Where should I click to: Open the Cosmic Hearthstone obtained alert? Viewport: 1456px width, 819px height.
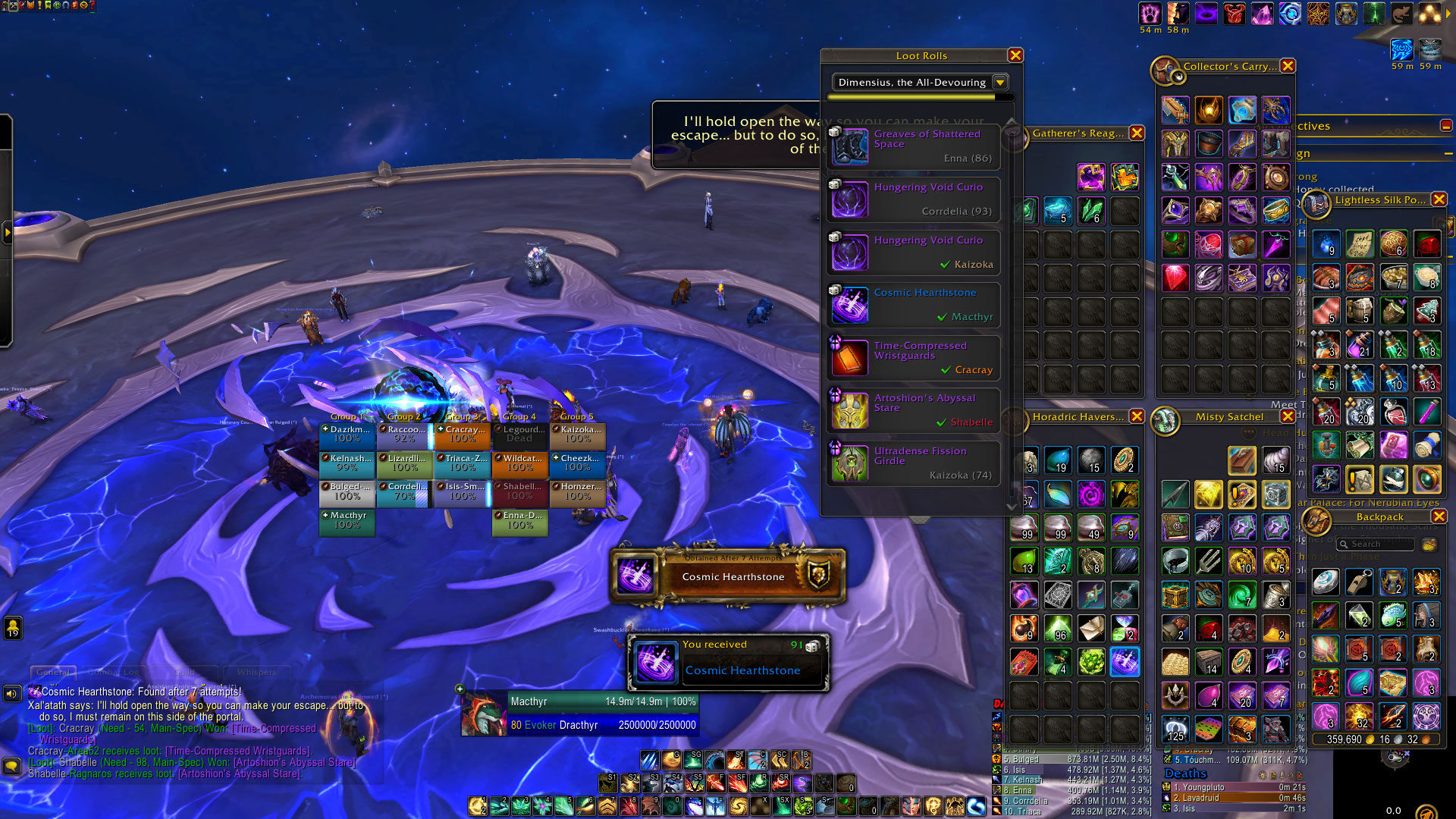[x=728, y=576]
